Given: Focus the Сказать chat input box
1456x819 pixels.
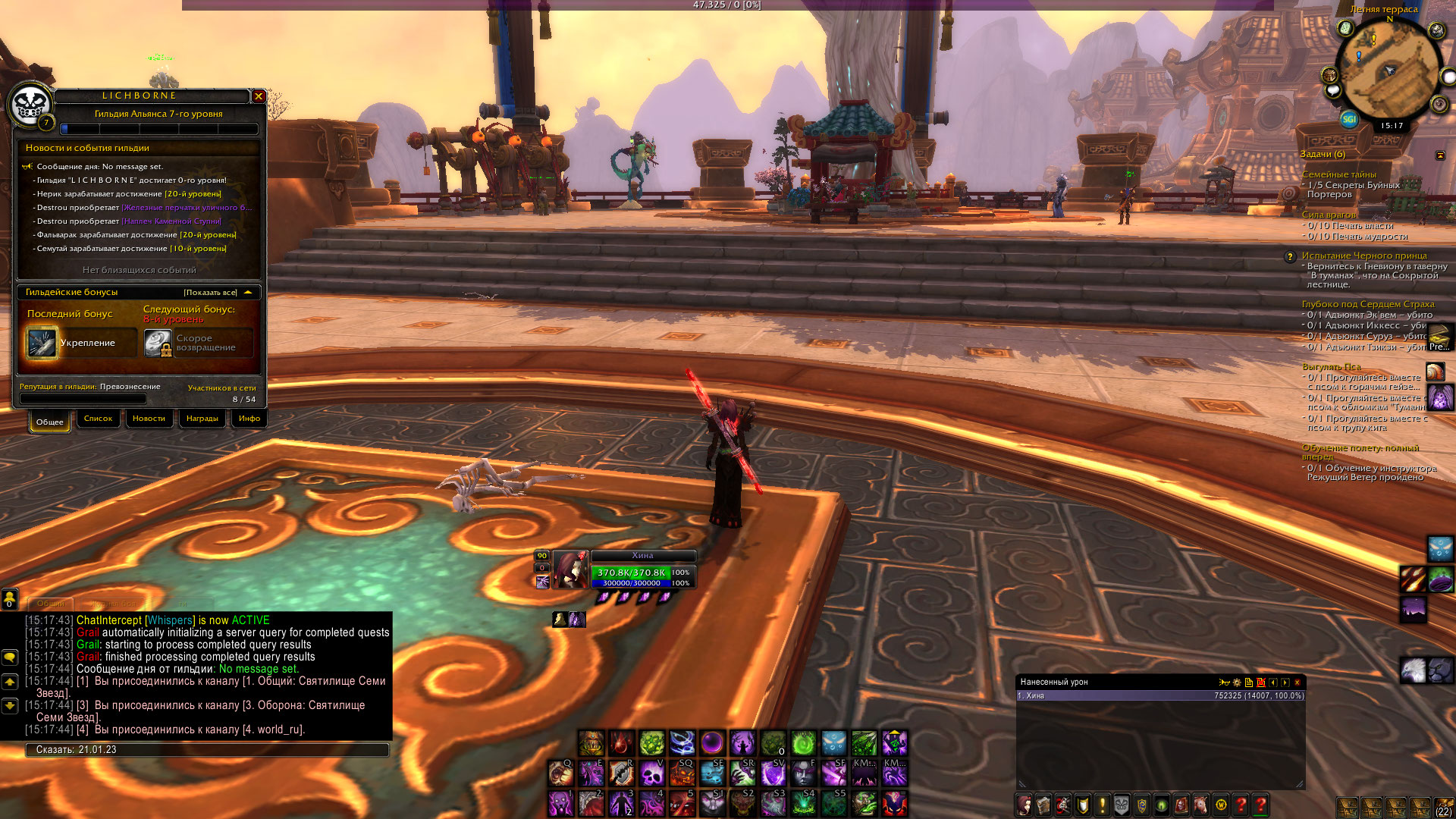Looking at the screenshot, I should click(x=206, y=750).
